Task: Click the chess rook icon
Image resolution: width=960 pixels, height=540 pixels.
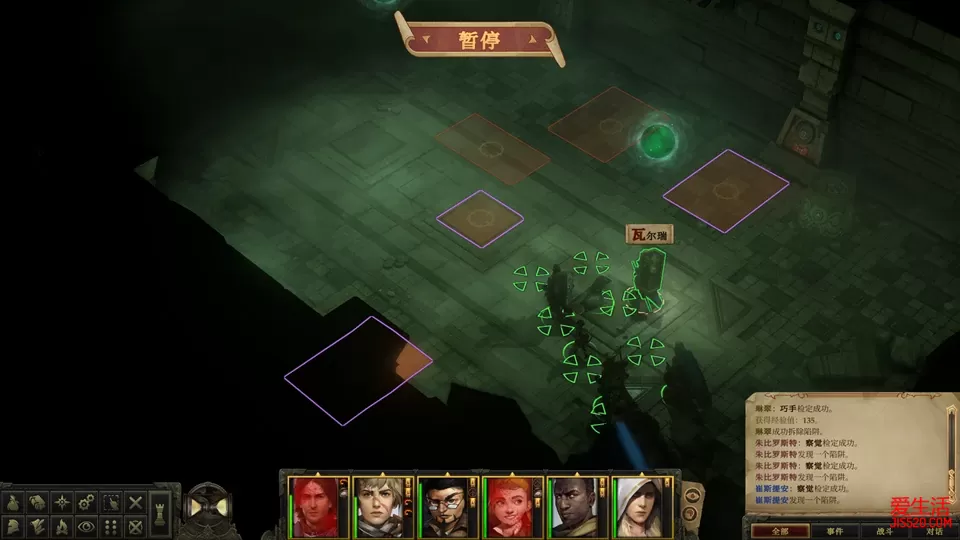Action: [x=161, y=514]
